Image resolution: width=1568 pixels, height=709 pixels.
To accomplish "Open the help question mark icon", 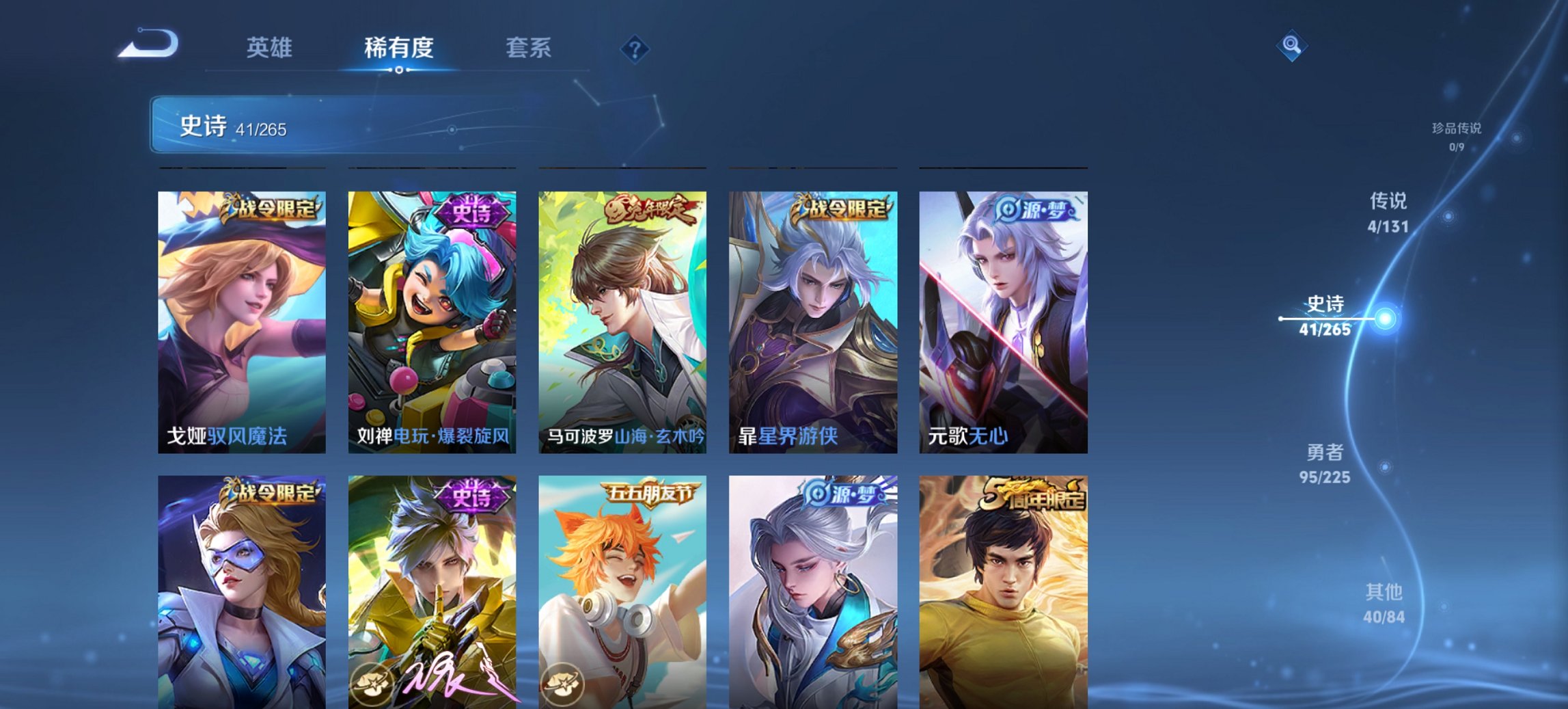I will [634, 48].
